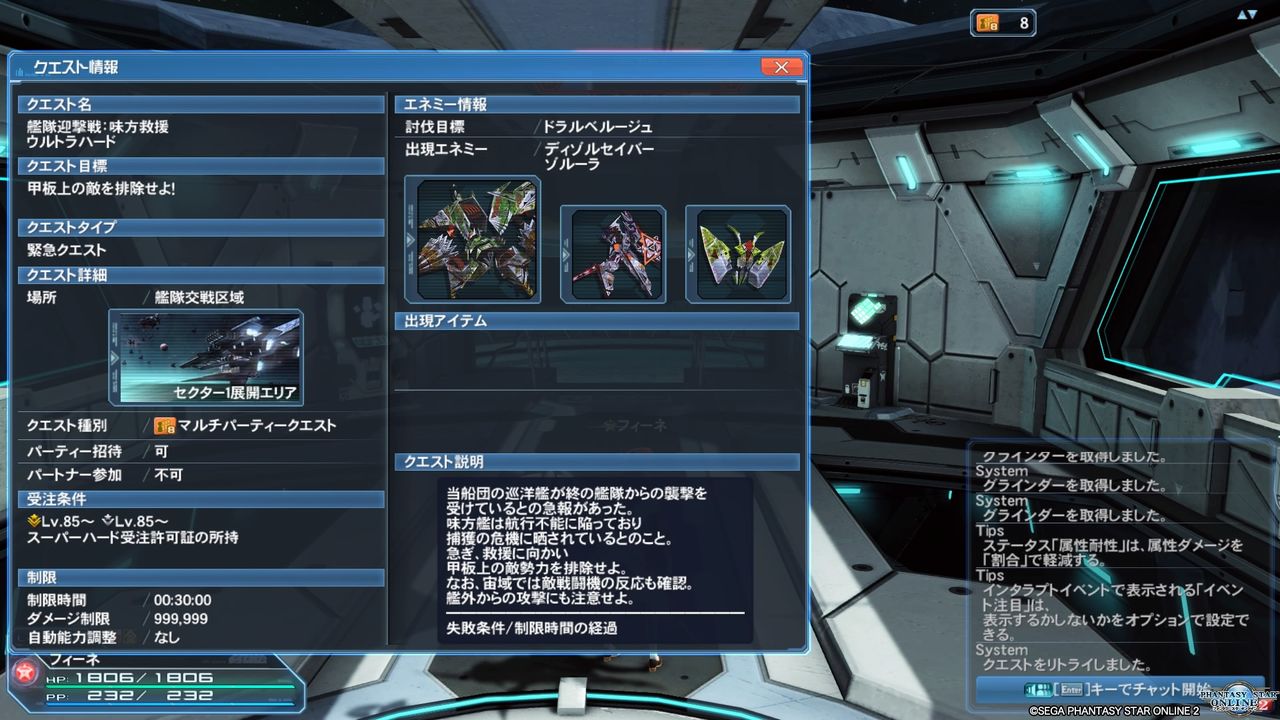
Task: Open the large ドラルベルージュ enemy thumbnail
Action: tap(471, 238)
